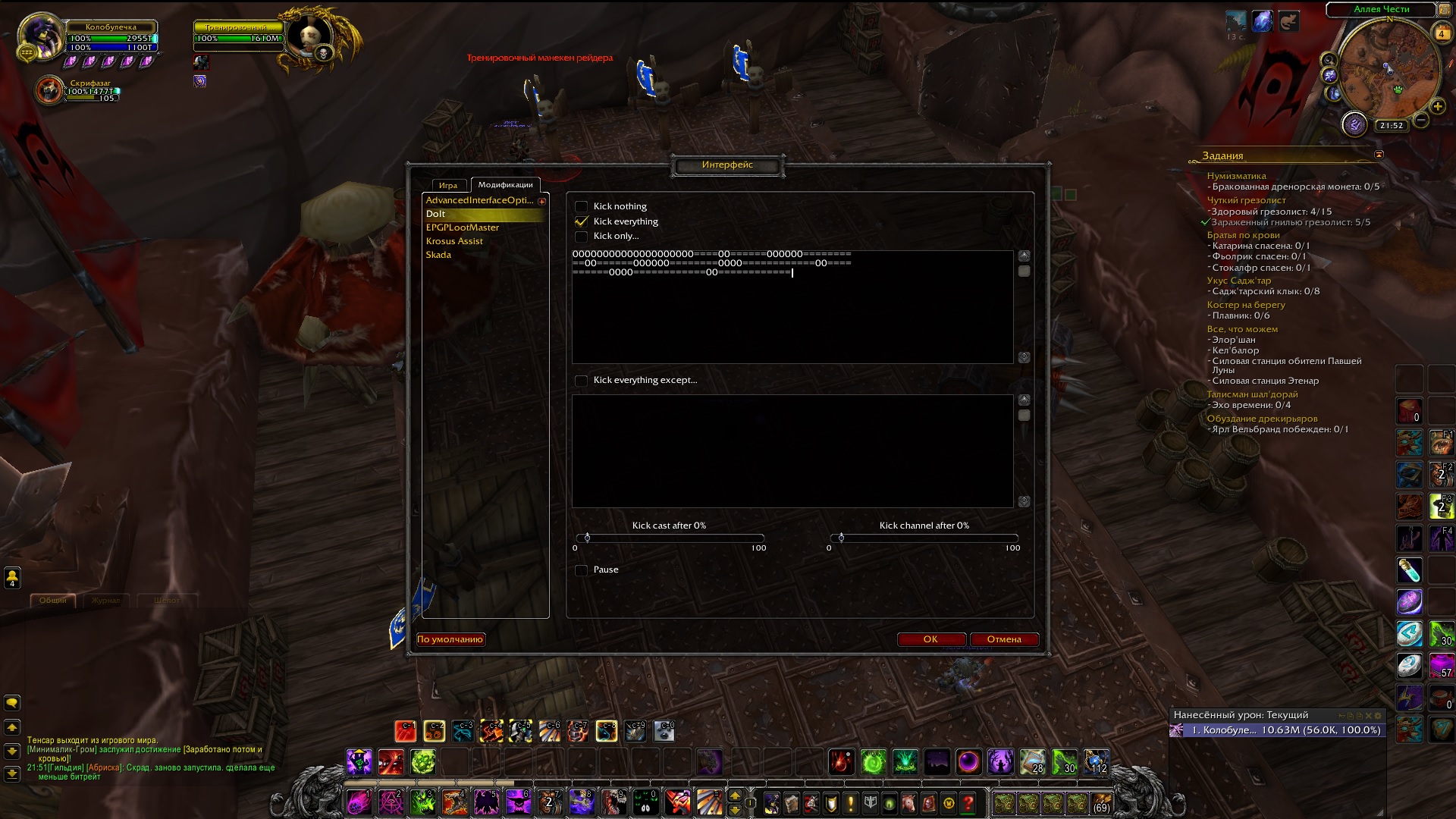Open the Модификации tab
This screenshot has height=819, width=1456.
tap(505, 184)
